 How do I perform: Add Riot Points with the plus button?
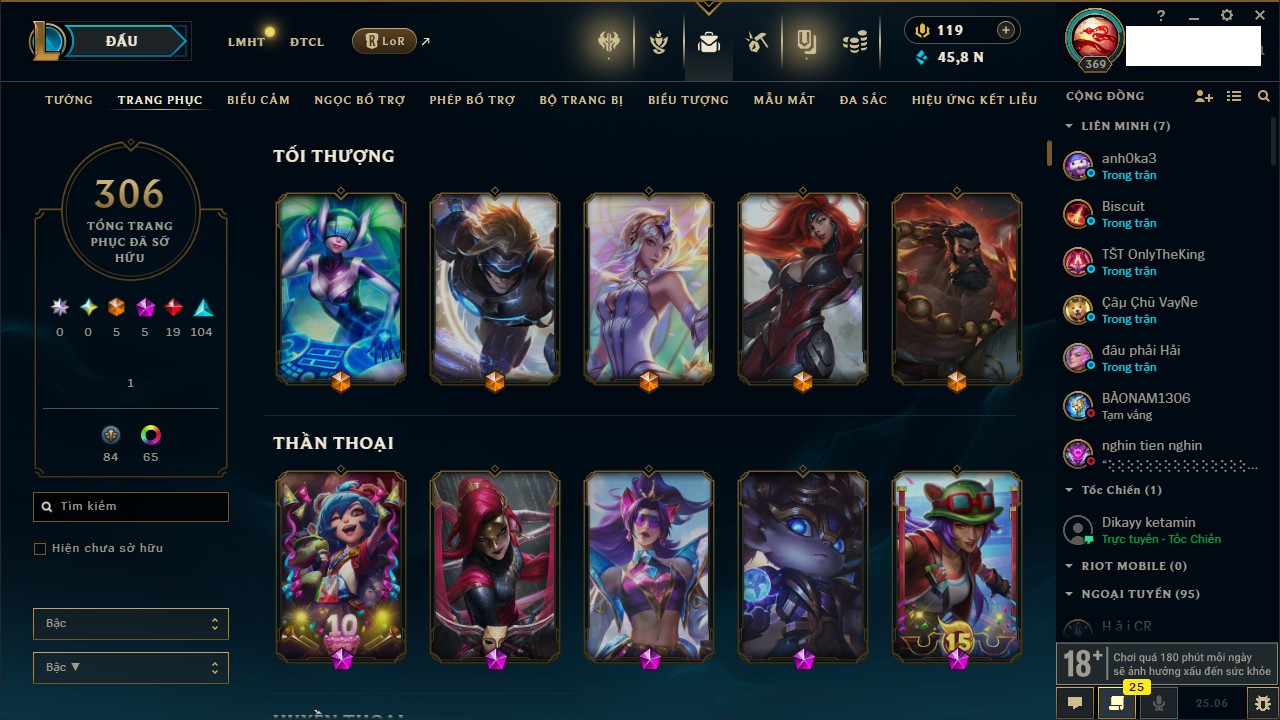tap(1005, 31)
